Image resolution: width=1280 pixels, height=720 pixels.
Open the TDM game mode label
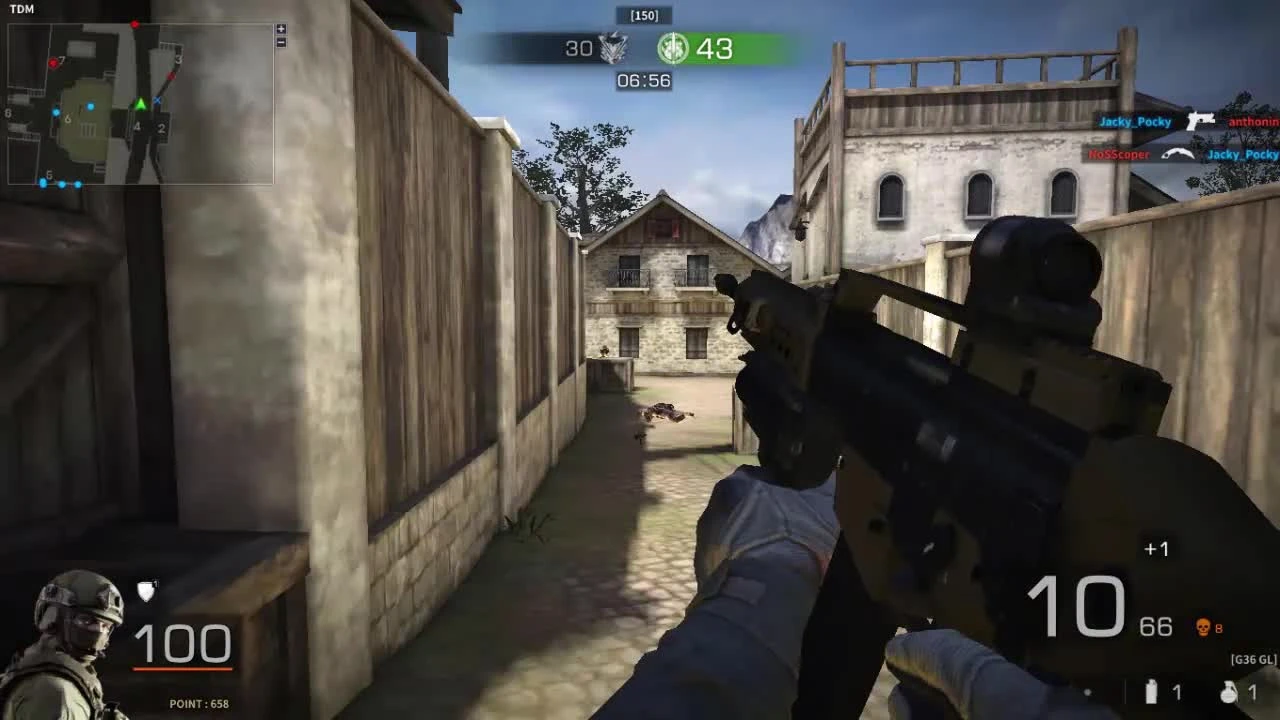pos(20,10)
